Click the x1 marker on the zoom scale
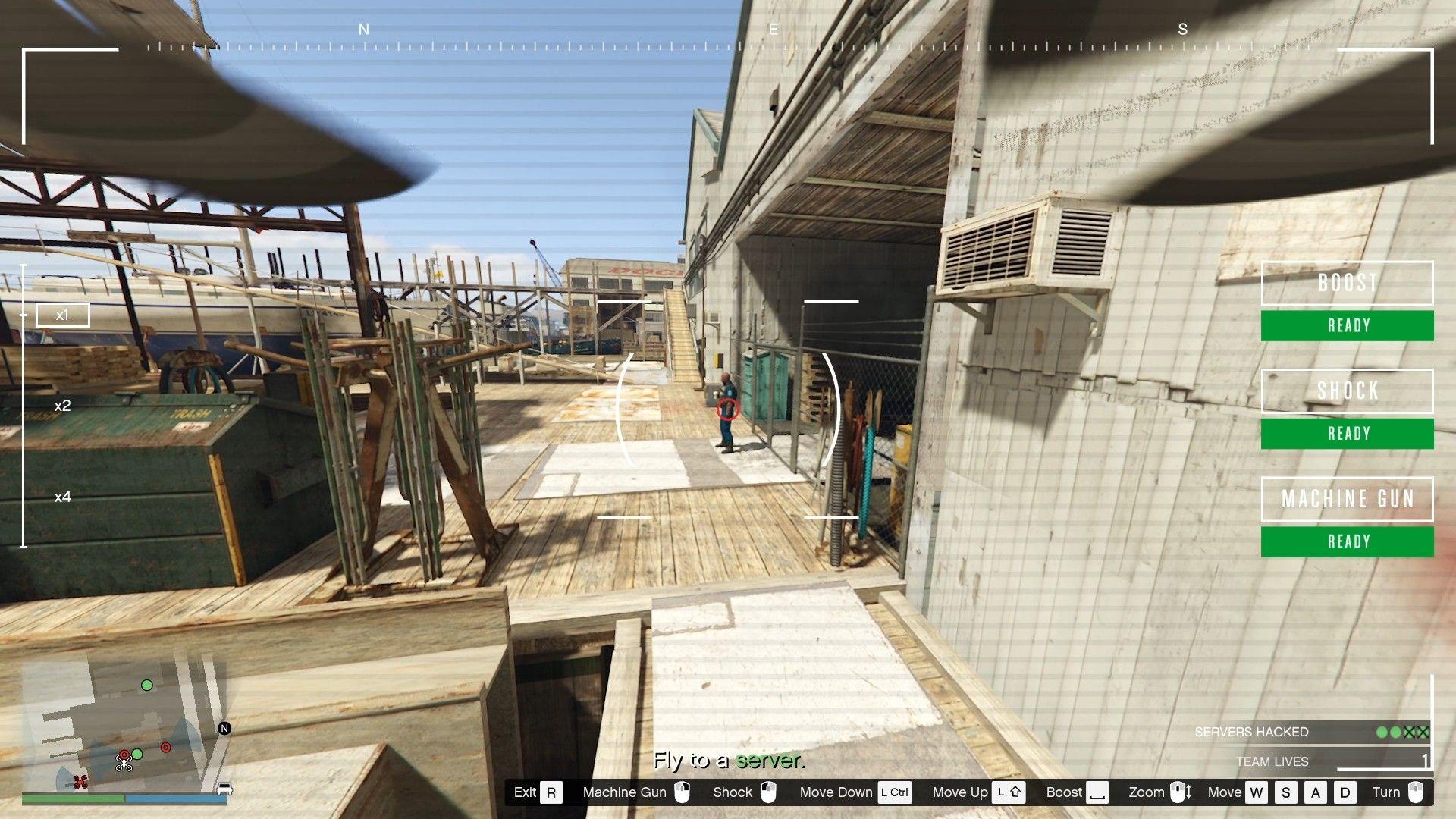 63,314
